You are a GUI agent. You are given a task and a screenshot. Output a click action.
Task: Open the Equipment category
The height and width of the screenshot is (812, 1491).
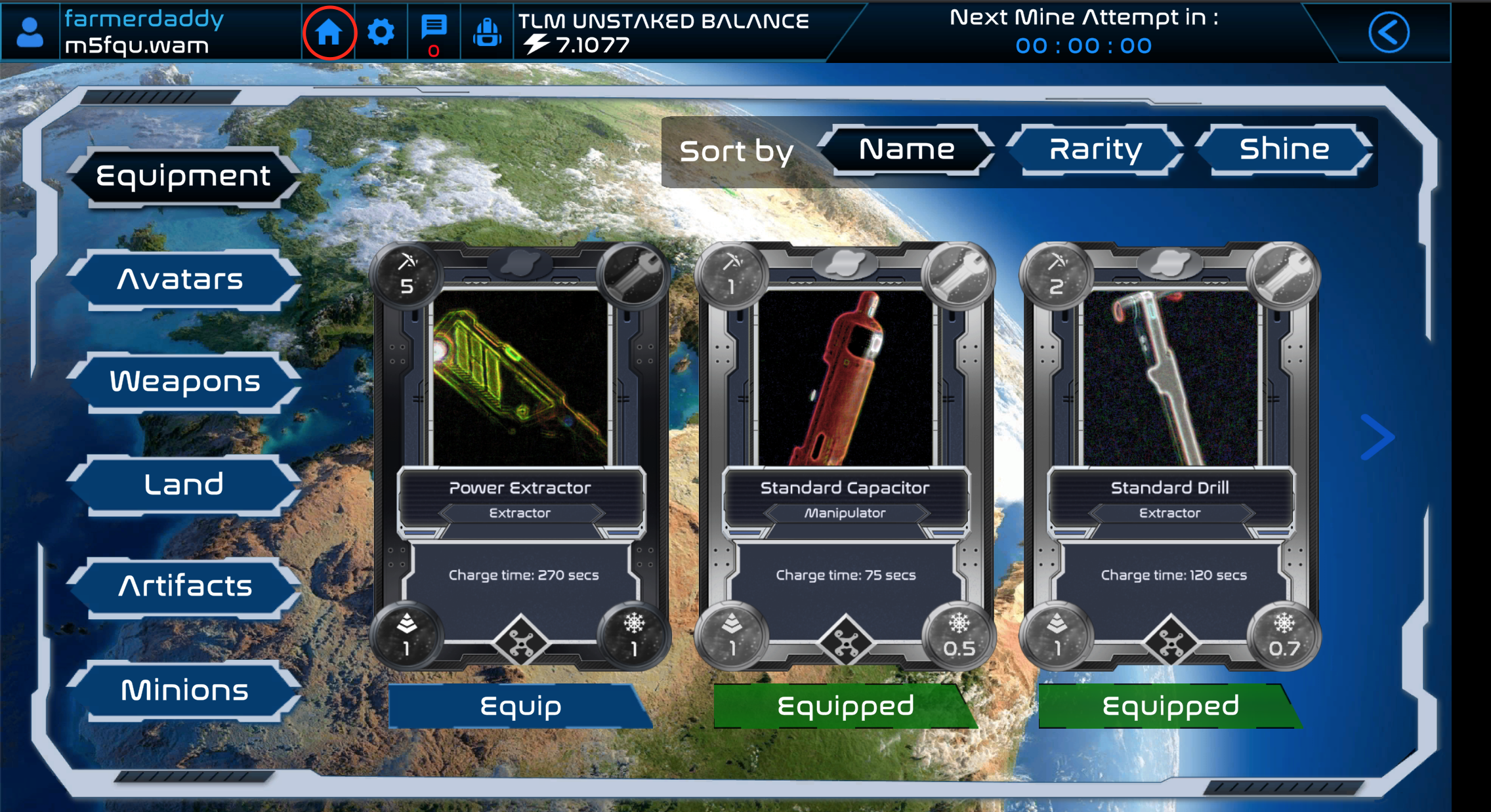(183, 176)
